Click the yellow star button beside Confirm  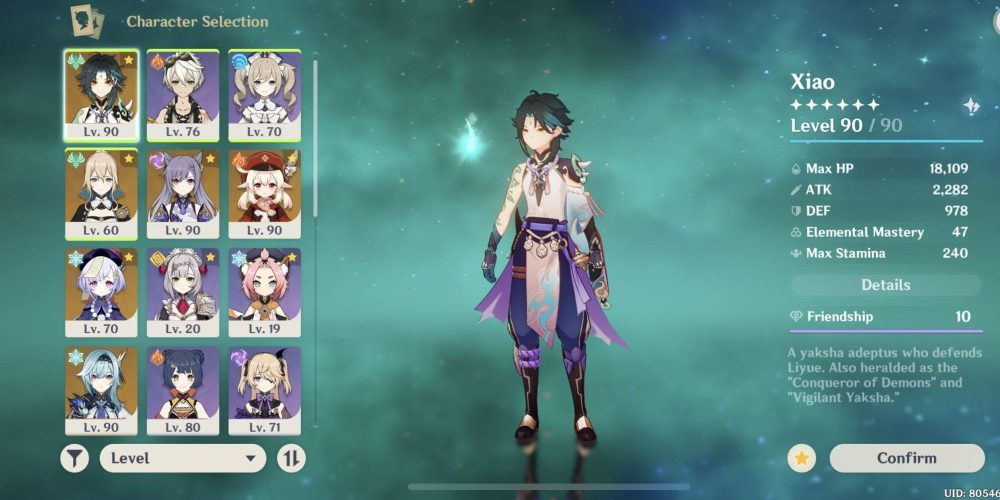coord(801,458)
